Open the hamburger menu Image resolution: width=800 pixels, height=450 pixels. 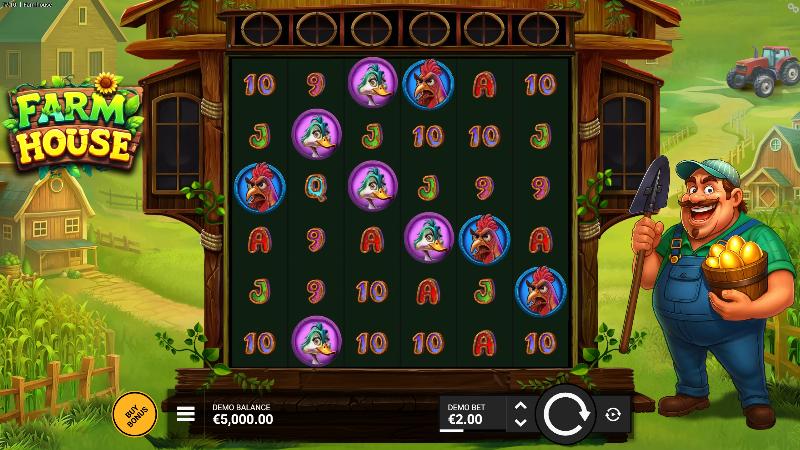(186, 414)
